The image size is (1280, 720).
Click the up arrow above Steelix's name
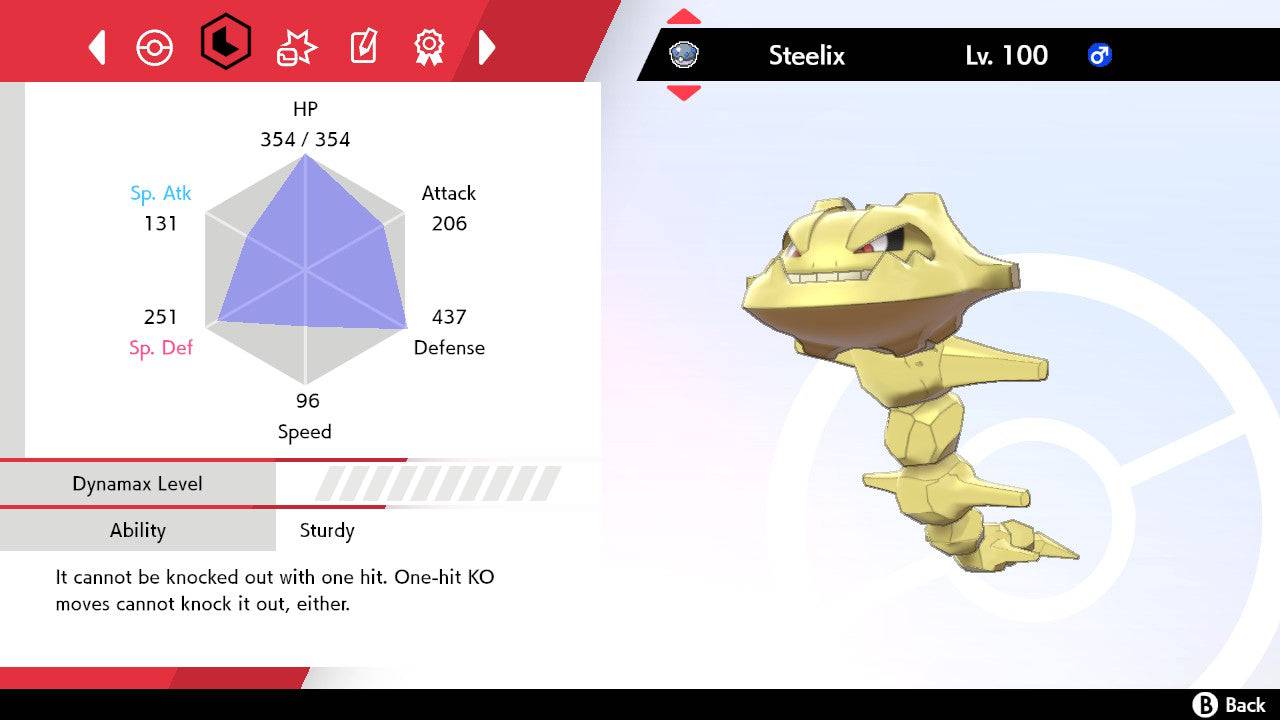pyautogui.click(x=684, y=17)
